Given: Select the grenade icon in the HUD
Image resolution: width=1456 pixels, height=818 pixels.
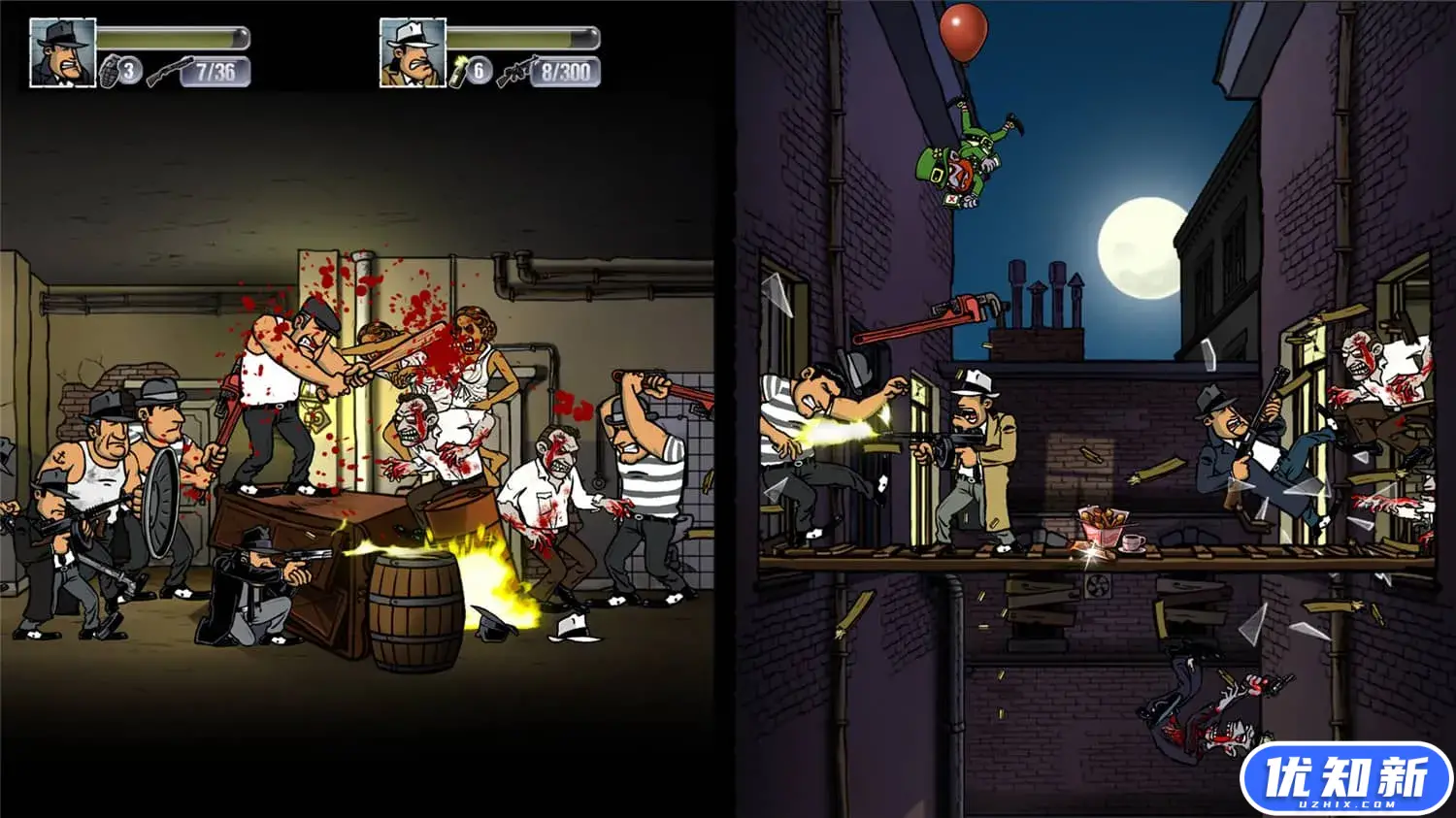Looking at the screenshot, I should click(x=112, y=72).
